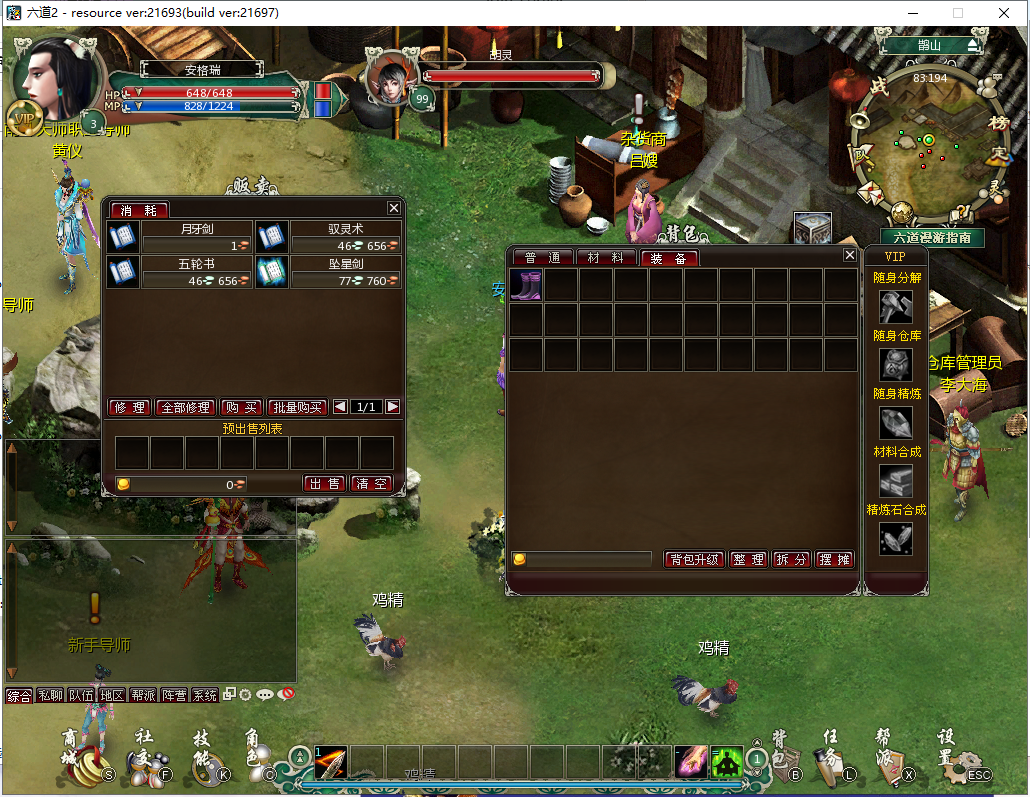This screenshot has height=797, width=1030.
Task: Click the 背包升级 bag upgrade button
Action: pos(694,559)
